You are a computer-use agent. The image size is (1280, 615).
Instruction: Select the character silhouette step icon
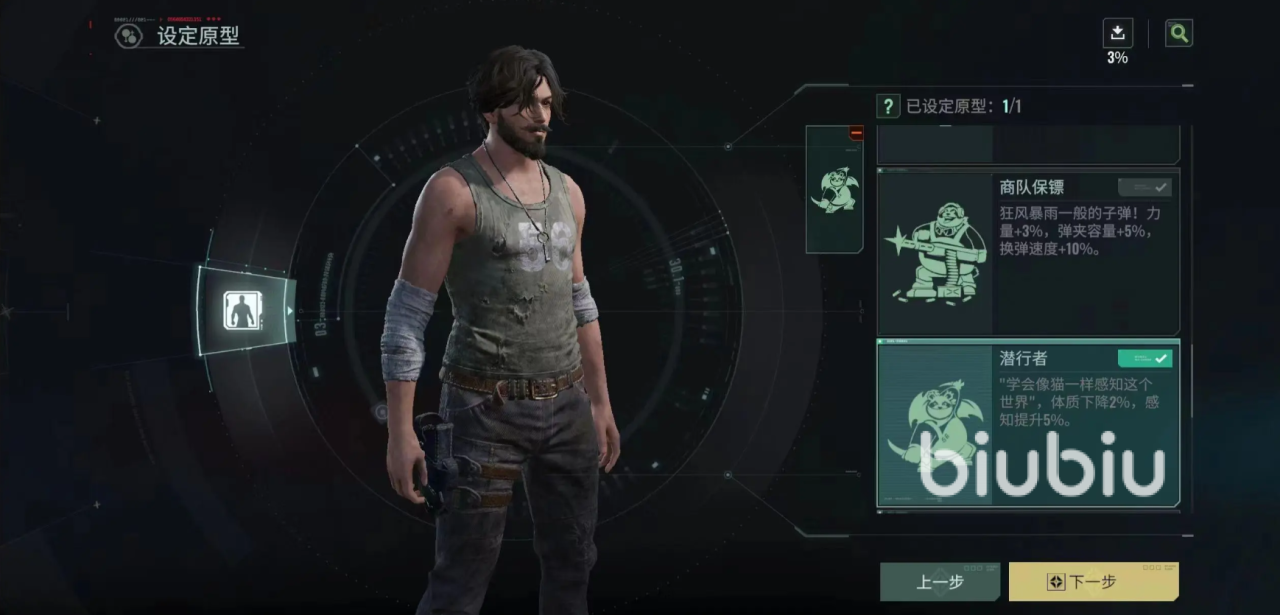click(x=241, y=311)
